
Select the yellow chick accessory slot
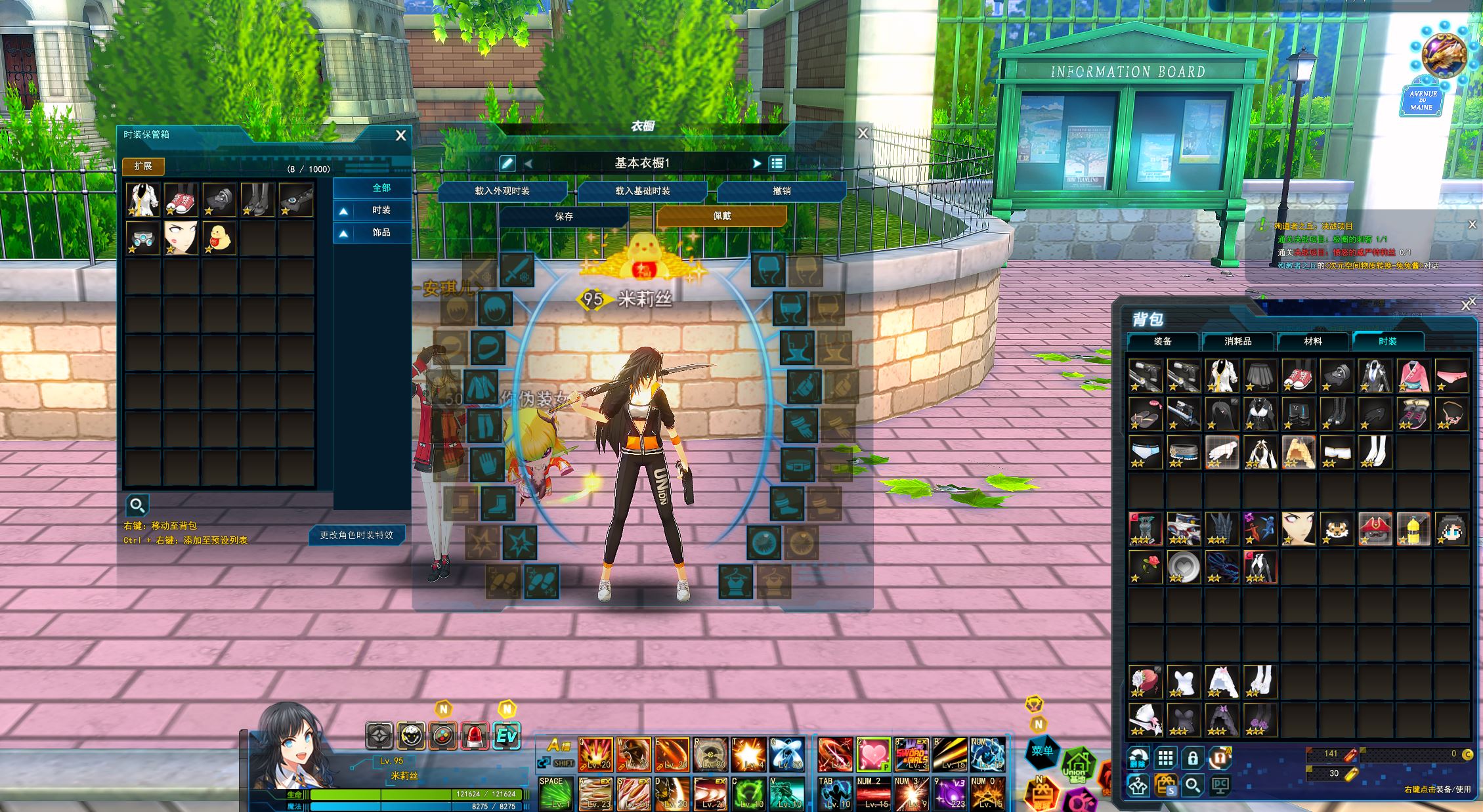219,238
